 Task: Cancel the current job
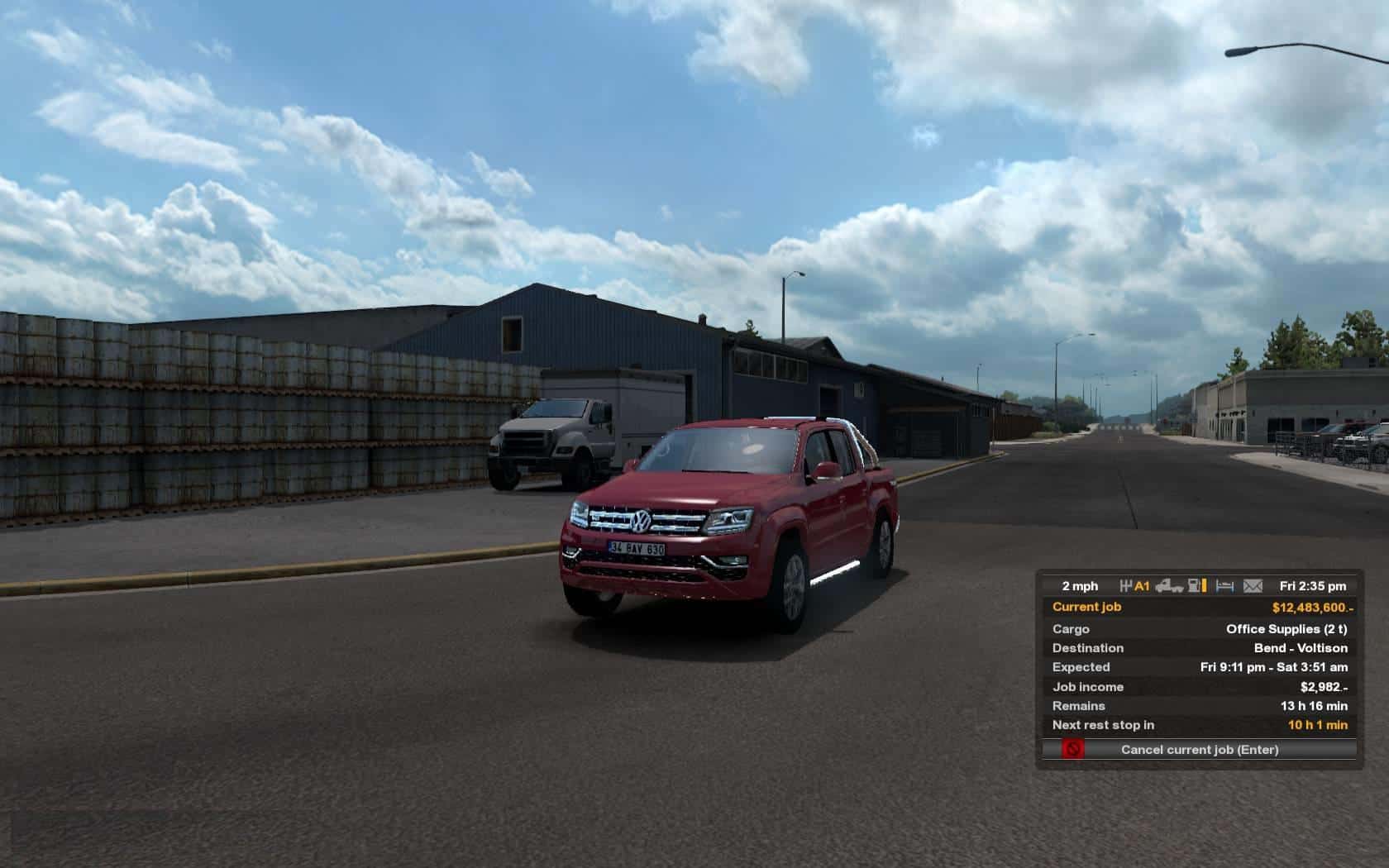tap(1199, 750)
